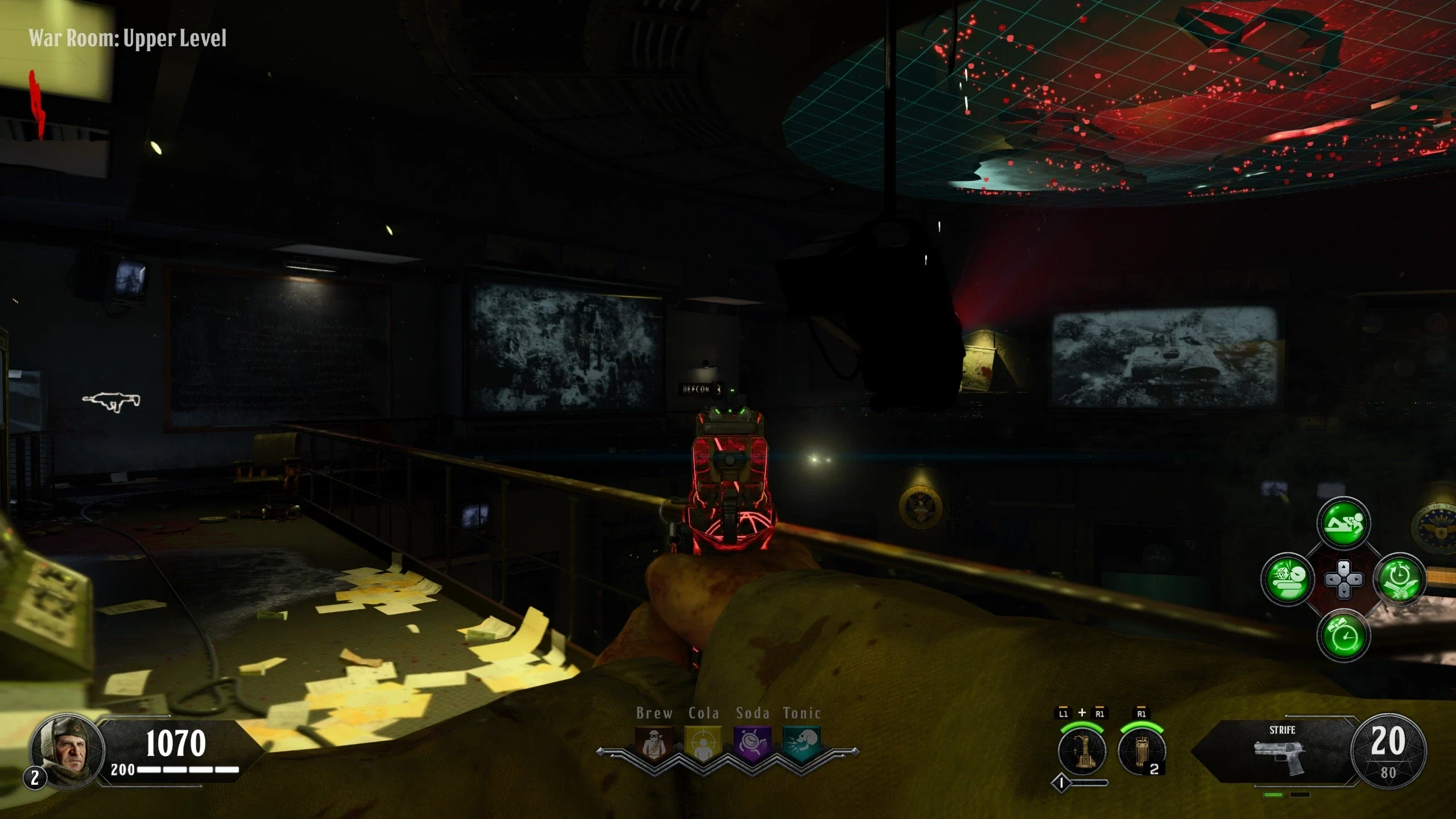Image resolution: width=1456 pixels, height=819 pixels.
Task: Click the player character portrait
Action: (67, 750)
